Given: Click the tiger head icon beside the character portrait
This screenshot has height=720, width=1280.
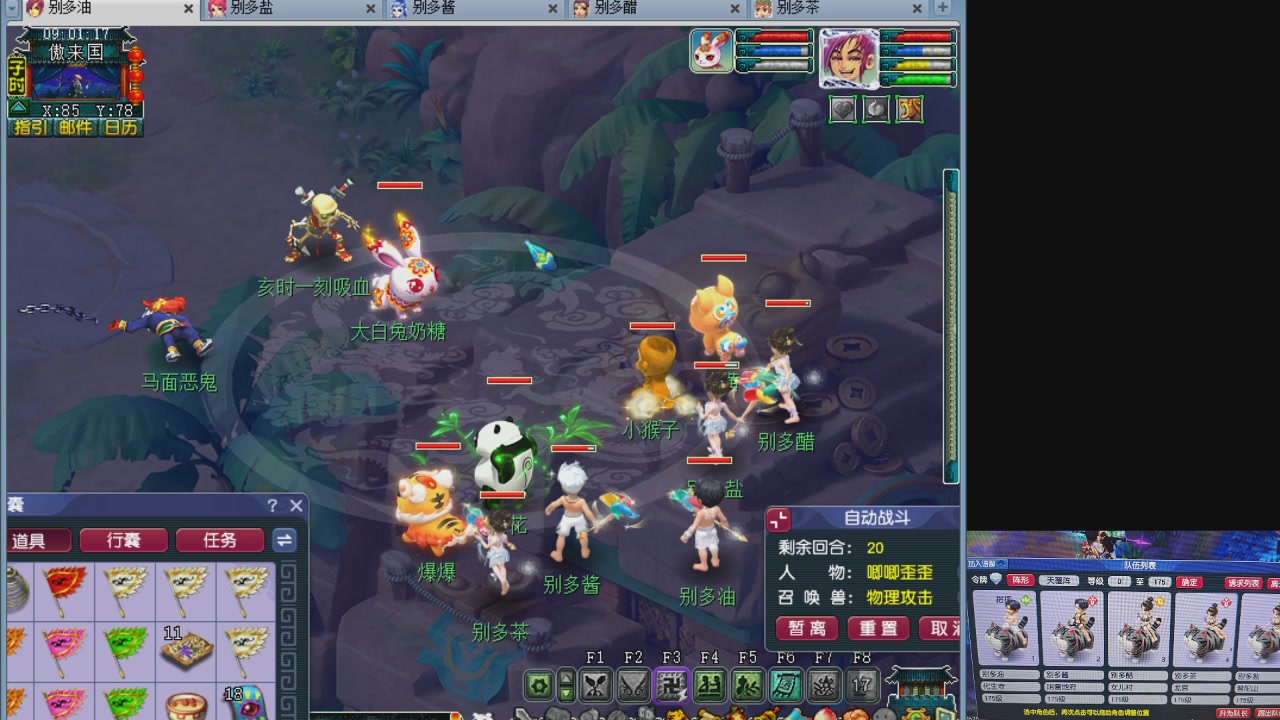Looking at the screenshot, I should pyautogui.click(x=908, y=109).
